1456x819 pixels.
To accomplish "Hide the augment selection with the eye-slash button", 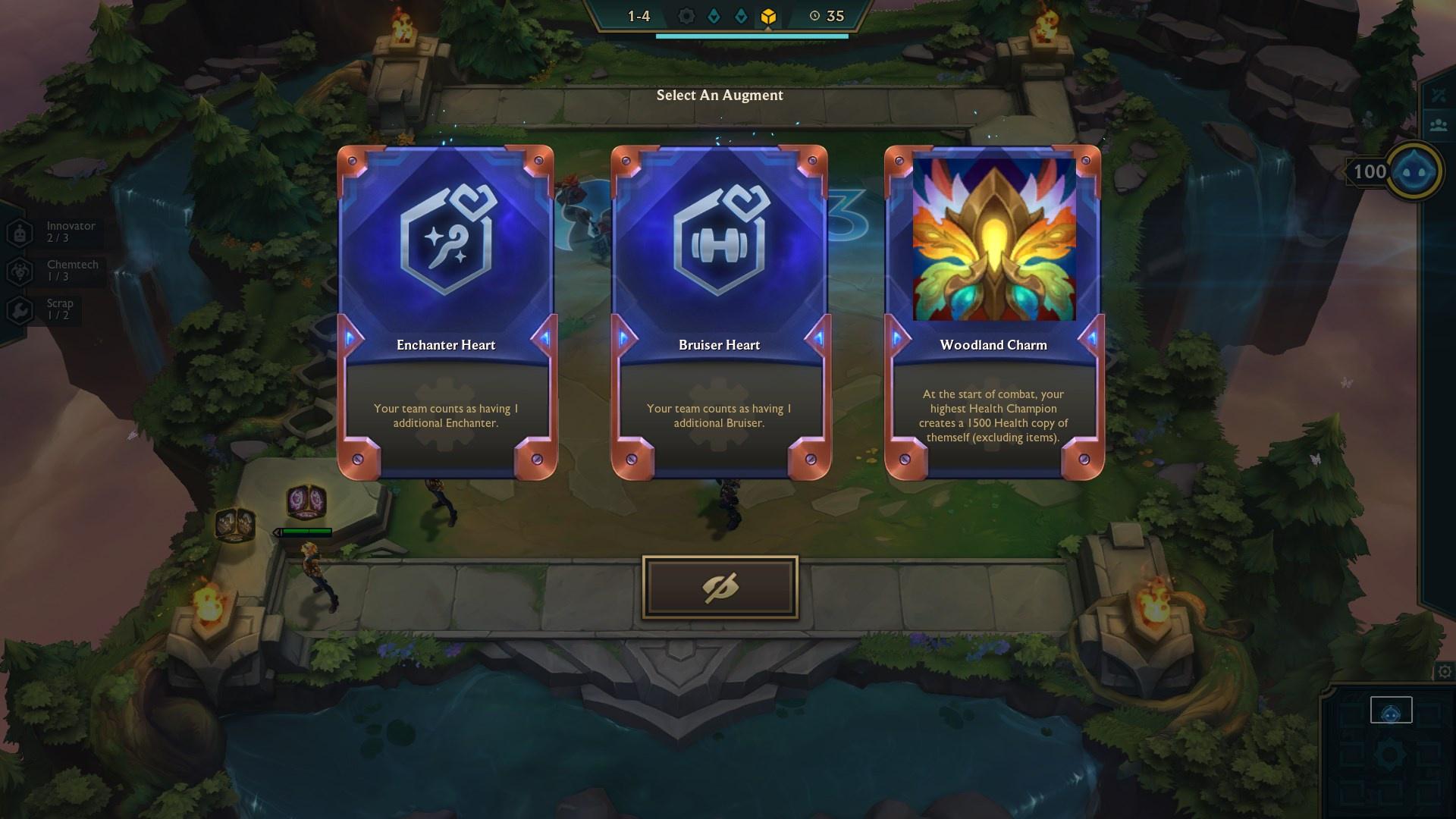I will pyautogui.click(x=719, y=586).
